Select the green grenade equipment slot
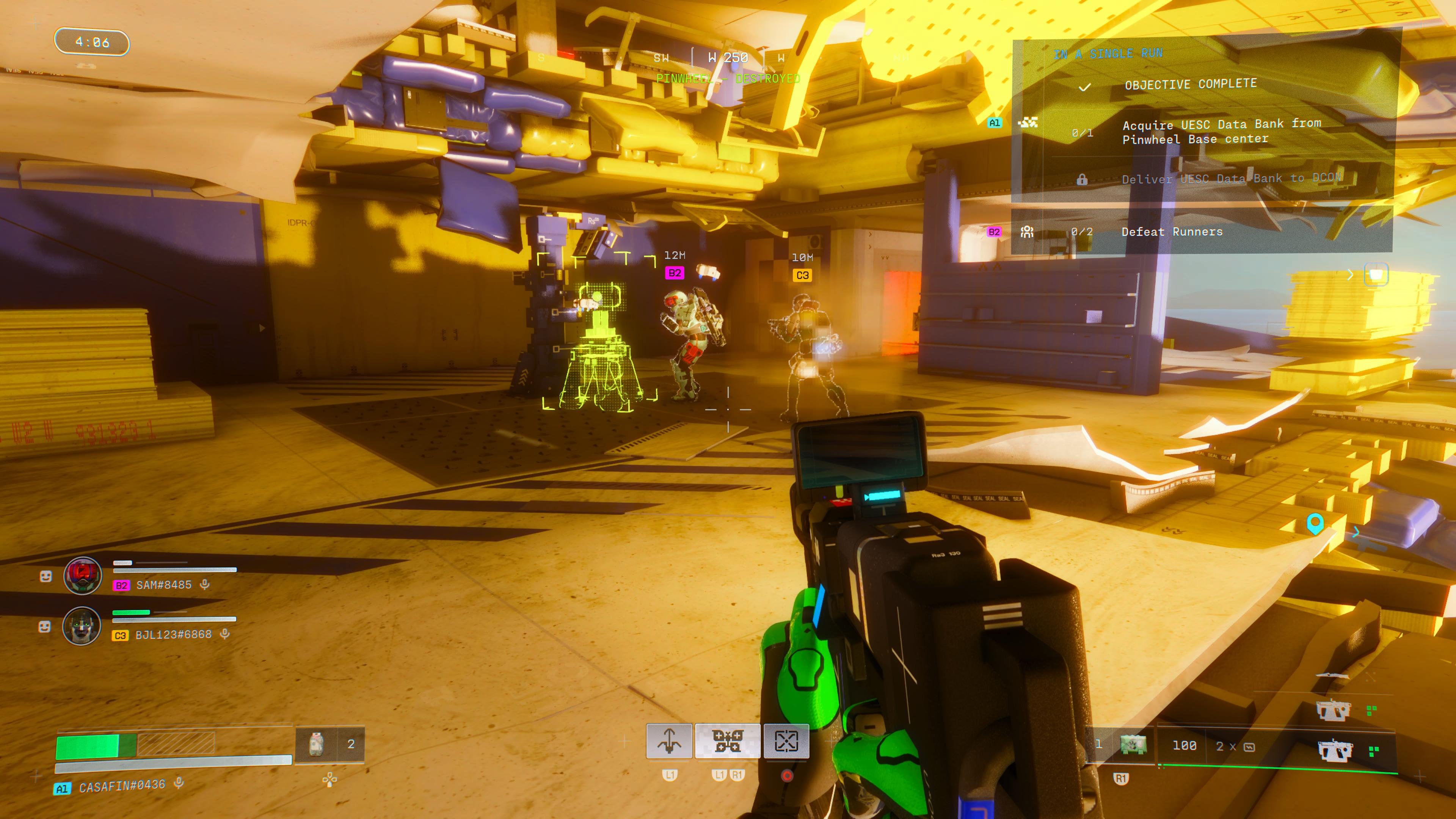This screenshot has height=819, width=1456. pos(1133,744)
